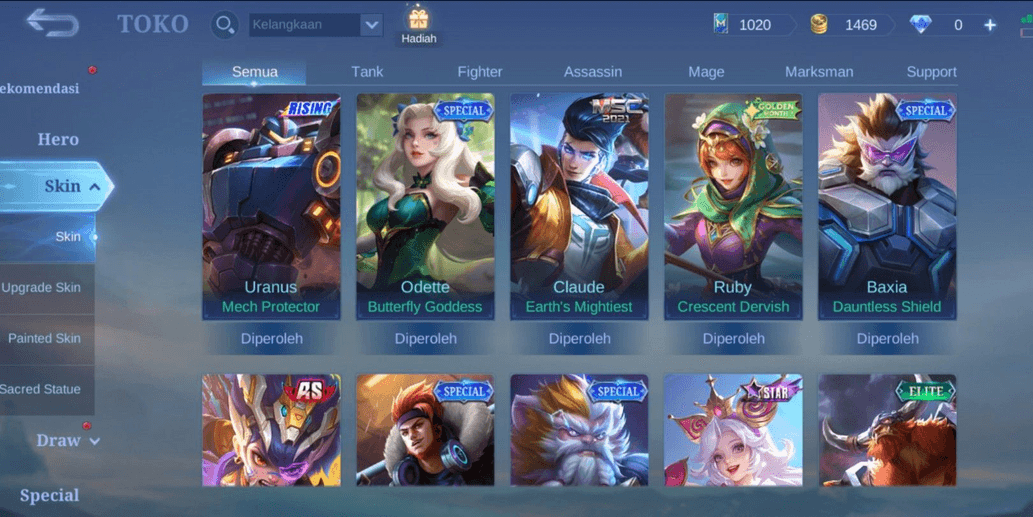Choose Odette Butterfly Goddess skin card

click(425, 207)
